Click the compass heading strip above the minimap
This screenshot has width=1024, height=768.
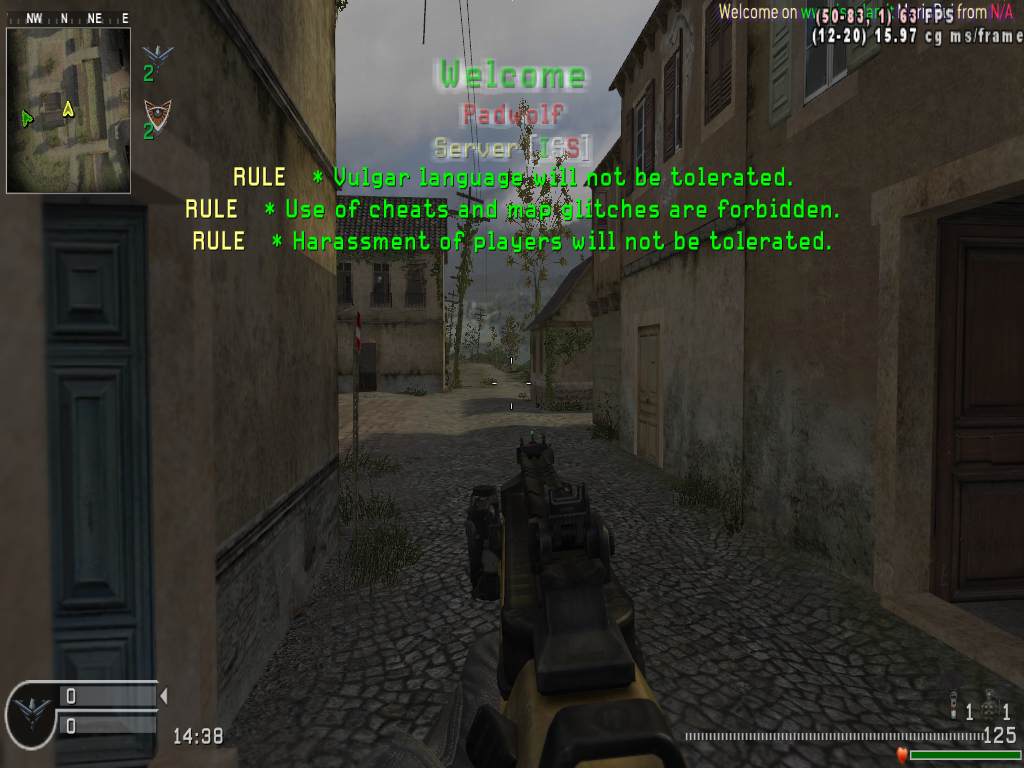(68, 18)
